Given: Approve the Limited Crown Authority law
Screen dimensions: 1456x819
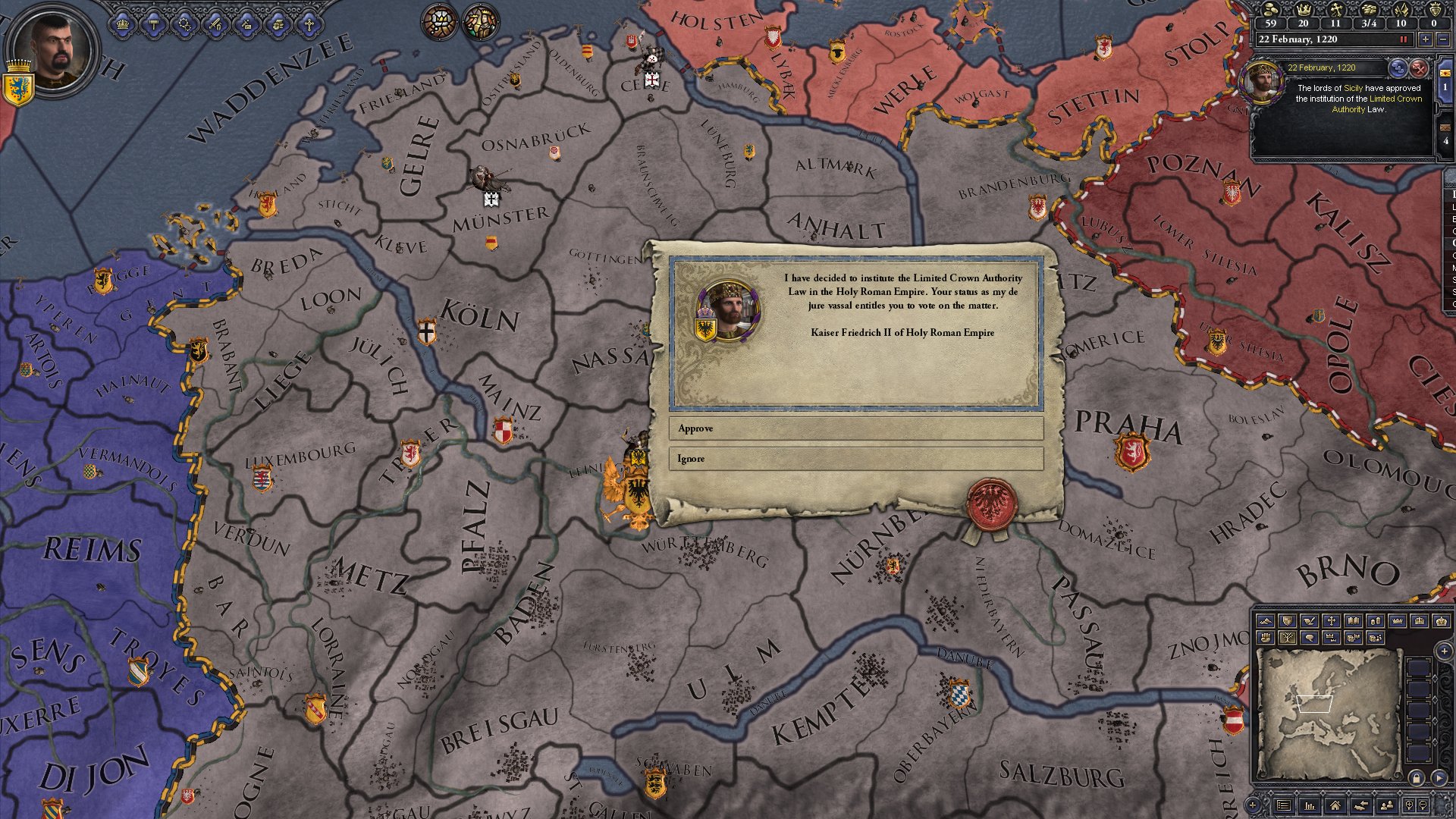Looking at the screenshot, I should point(855,428).
